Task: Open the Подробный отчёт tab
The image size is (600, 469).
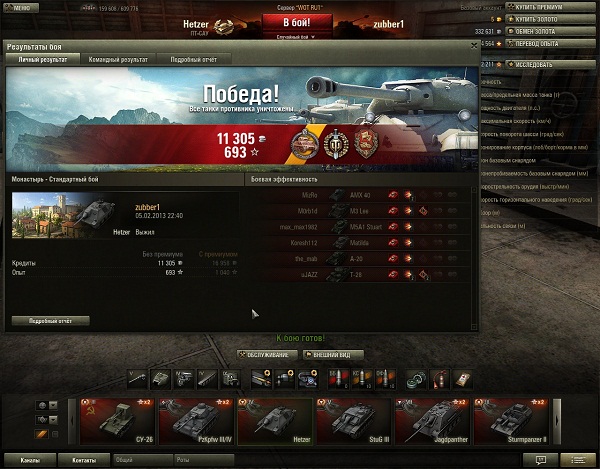Action: coord(195,60)
